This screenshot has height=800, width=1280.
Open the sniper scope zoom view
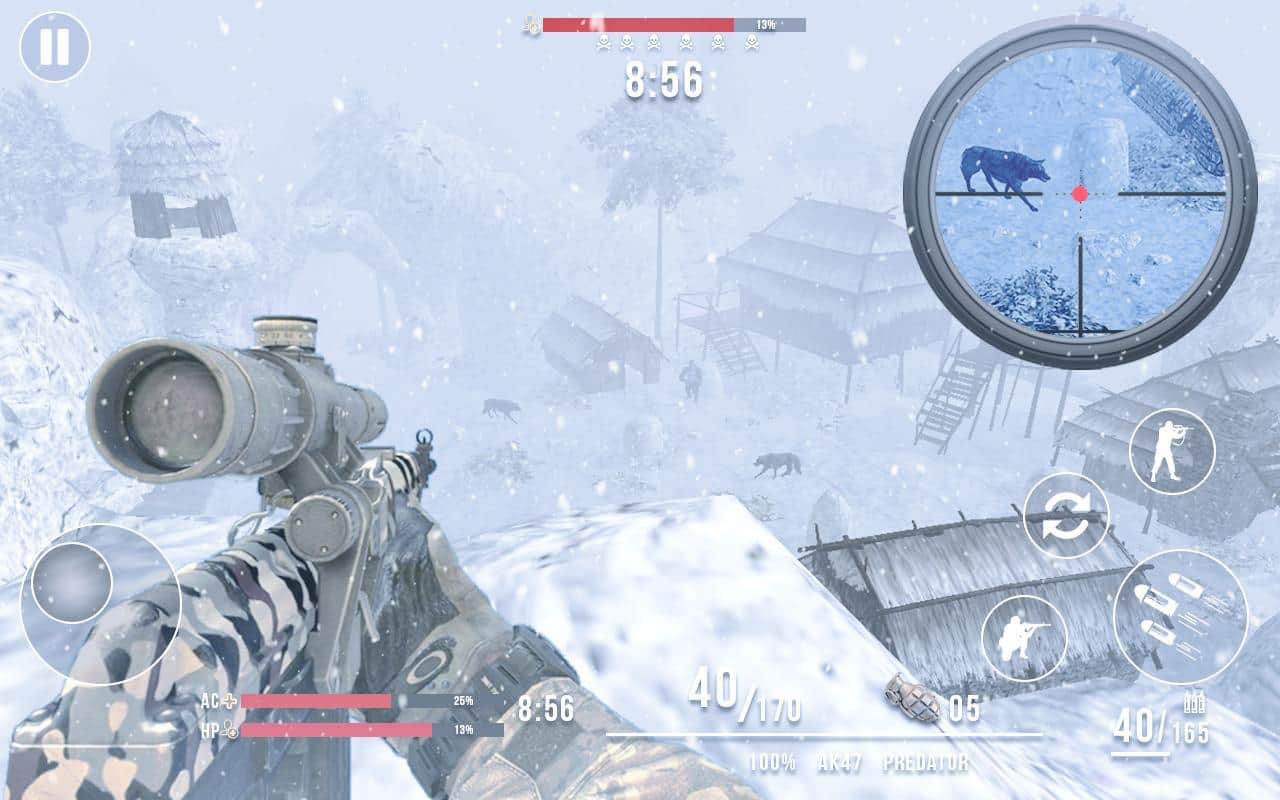pos(1080,193)
